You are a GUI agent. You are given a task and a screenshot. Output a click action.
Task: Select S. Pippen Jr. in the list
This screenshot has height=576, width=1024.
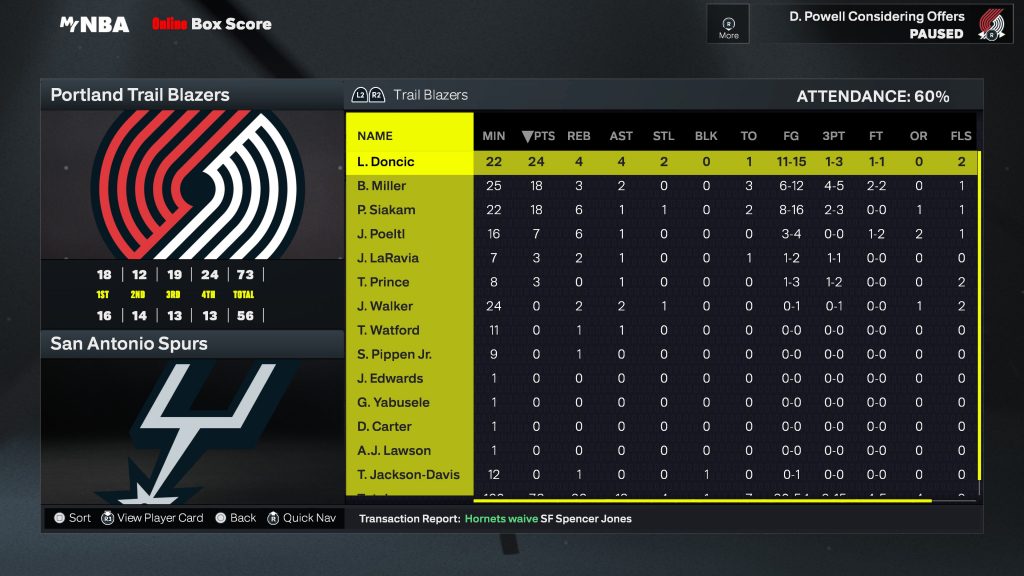(x=394, y=354)
